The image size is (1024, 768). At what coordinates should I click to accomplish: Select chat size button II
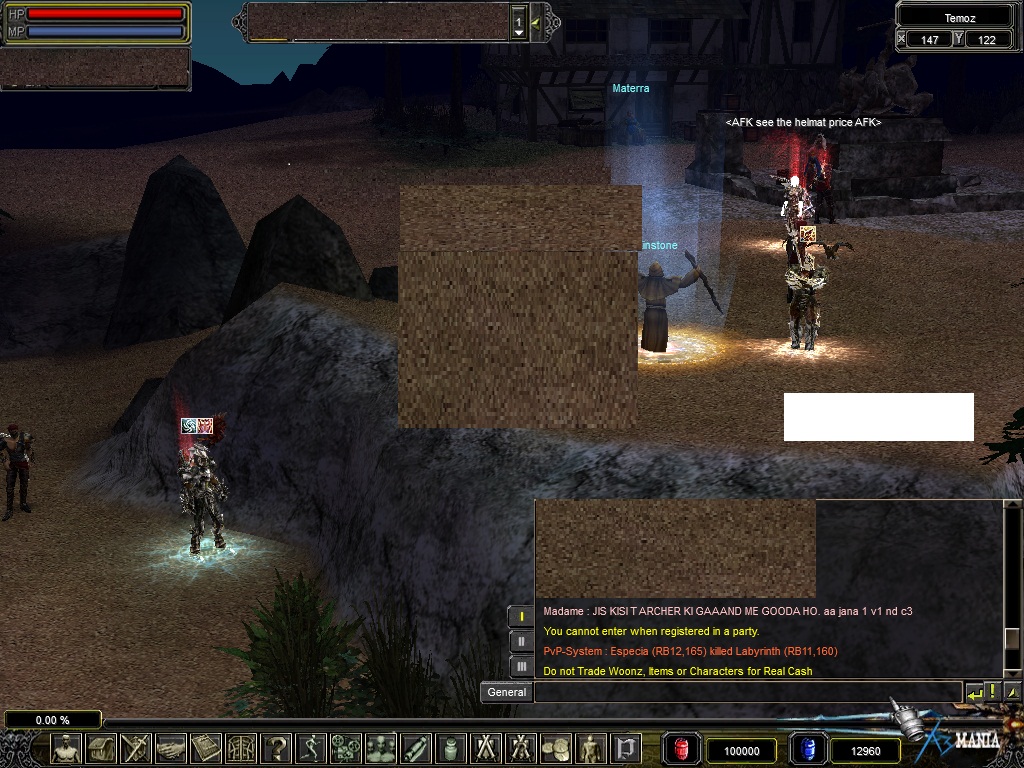tap(521, 641)
